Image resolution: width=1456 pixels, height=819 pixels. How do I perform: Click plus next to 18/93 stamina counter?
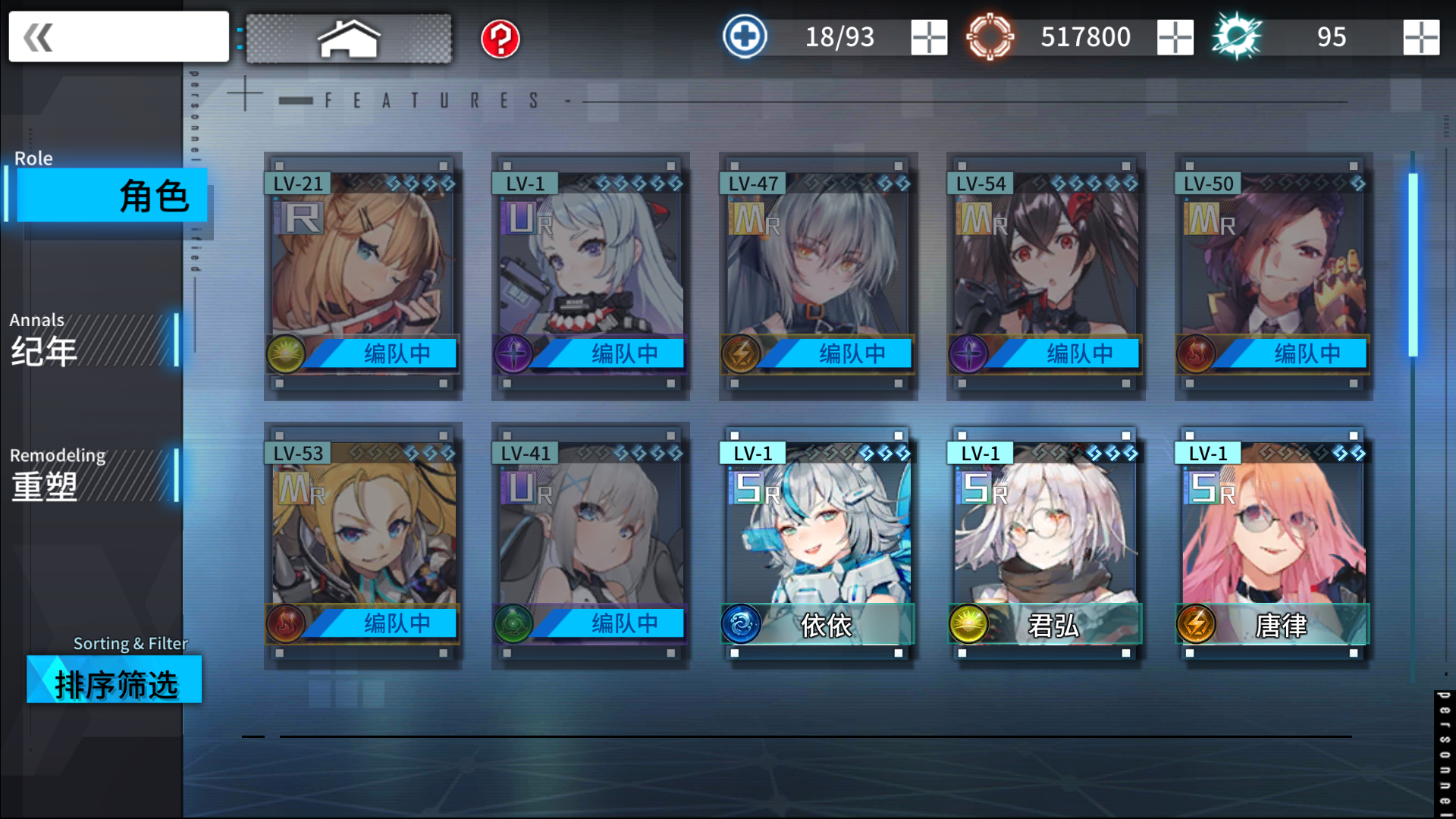tap(928, 36)
